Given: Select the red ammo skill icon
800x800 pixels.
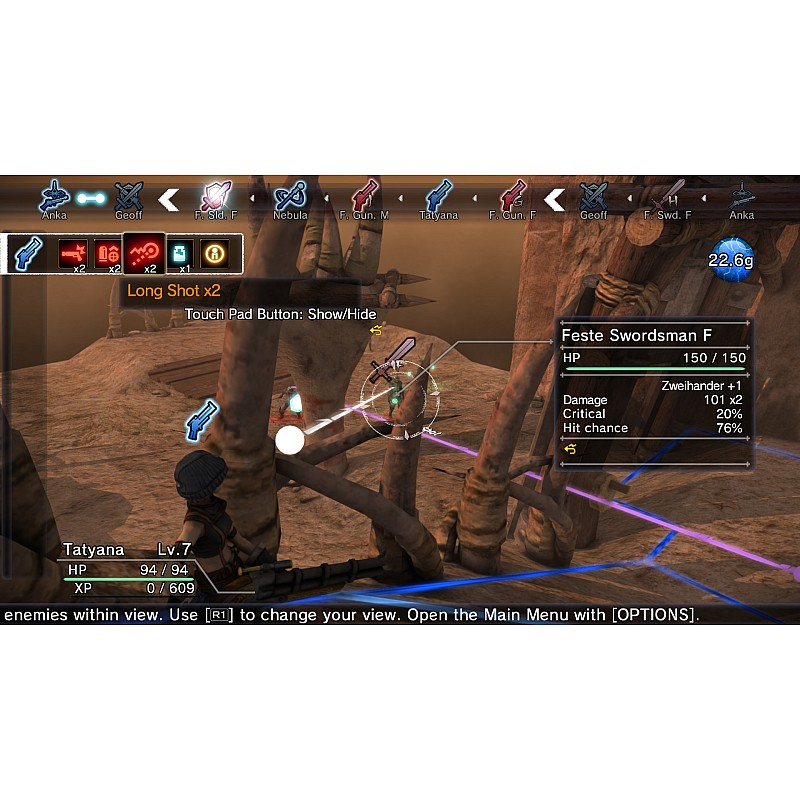Looking at the screenshot, I should pos(107,254).
